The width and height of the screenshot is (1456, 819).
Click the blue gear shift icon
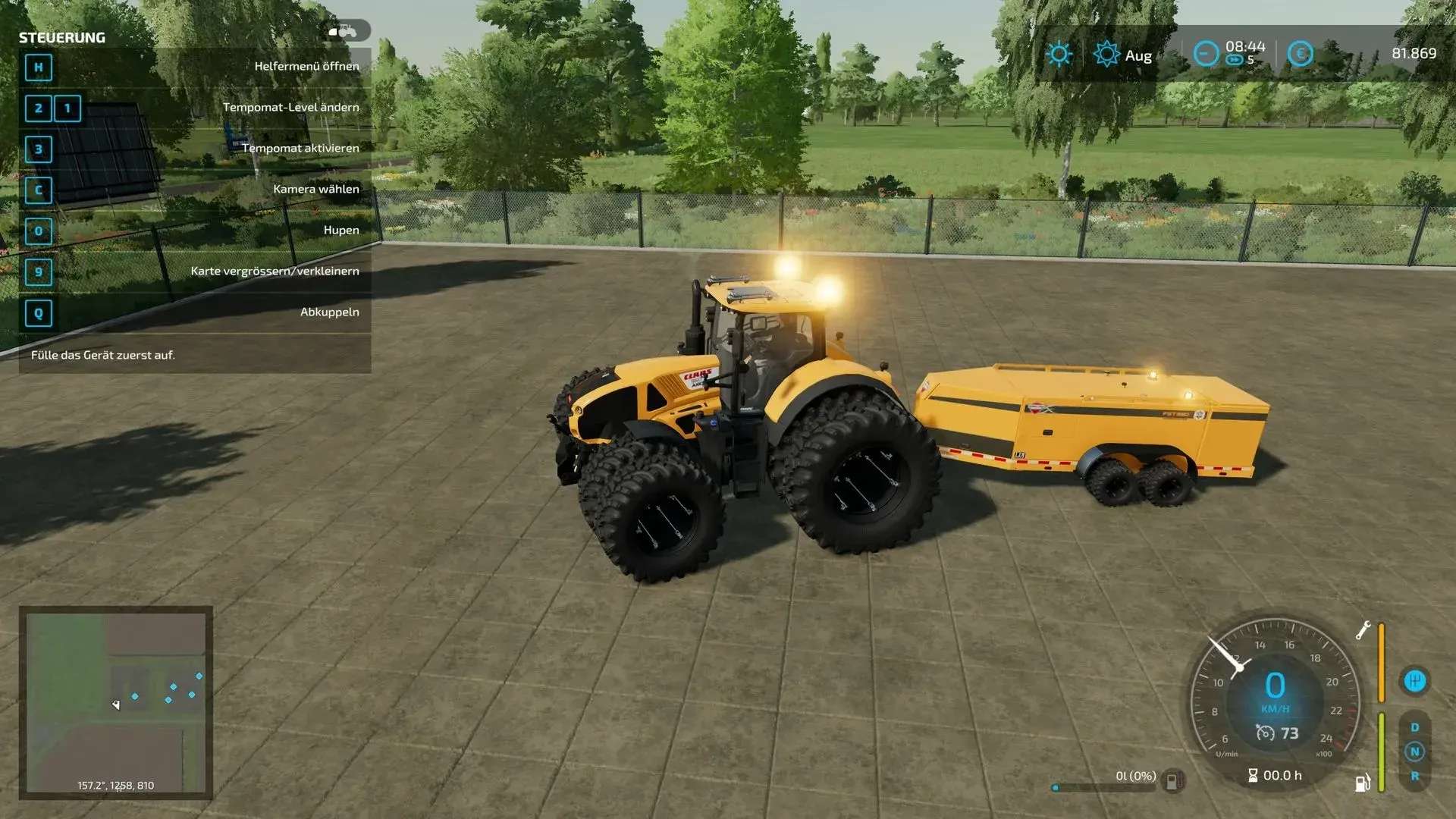coord(1414,680)
